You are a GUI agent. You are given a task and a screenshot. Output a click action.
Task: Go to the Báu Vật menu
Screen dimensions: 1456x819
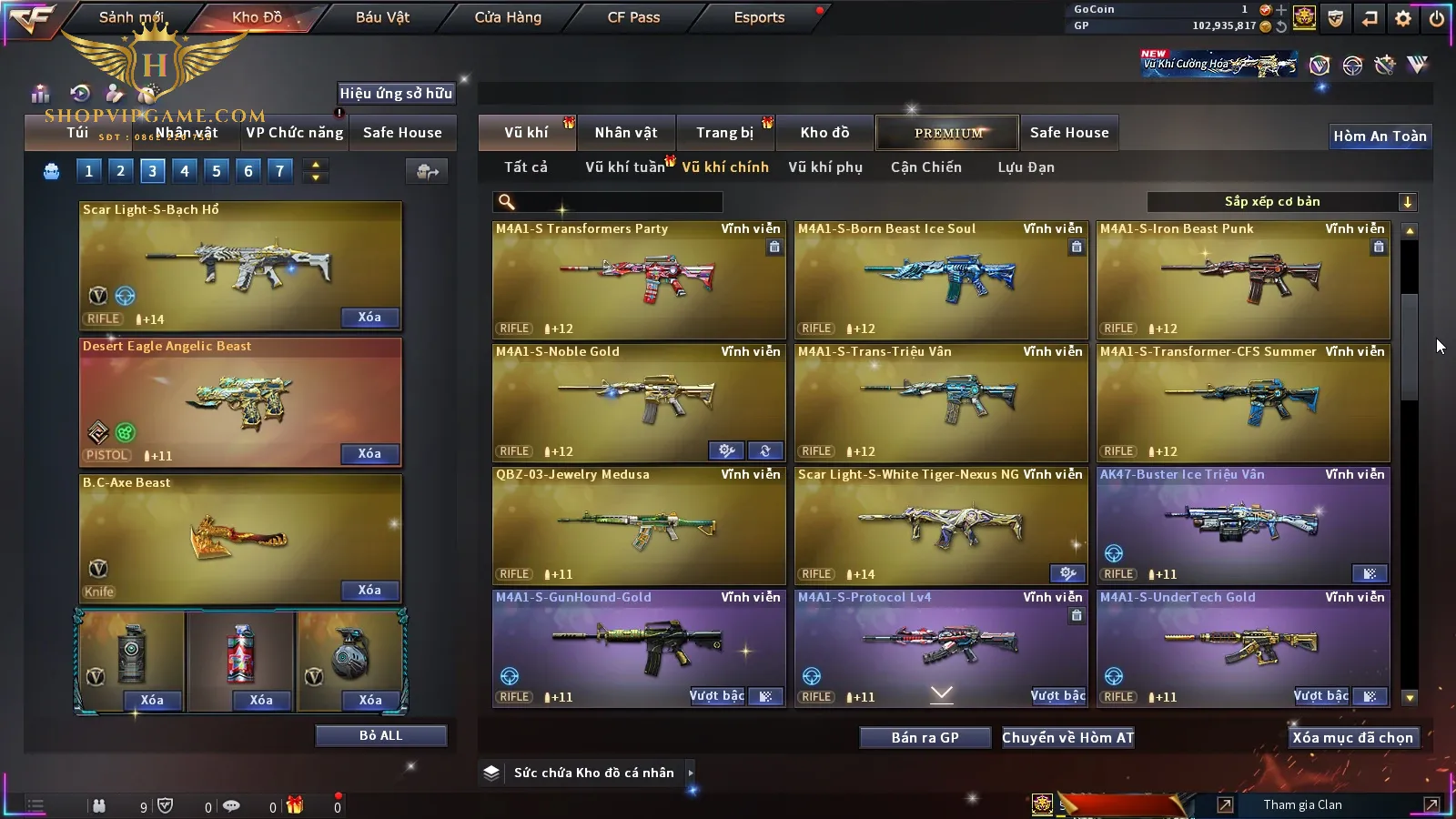tap(382, 17)
